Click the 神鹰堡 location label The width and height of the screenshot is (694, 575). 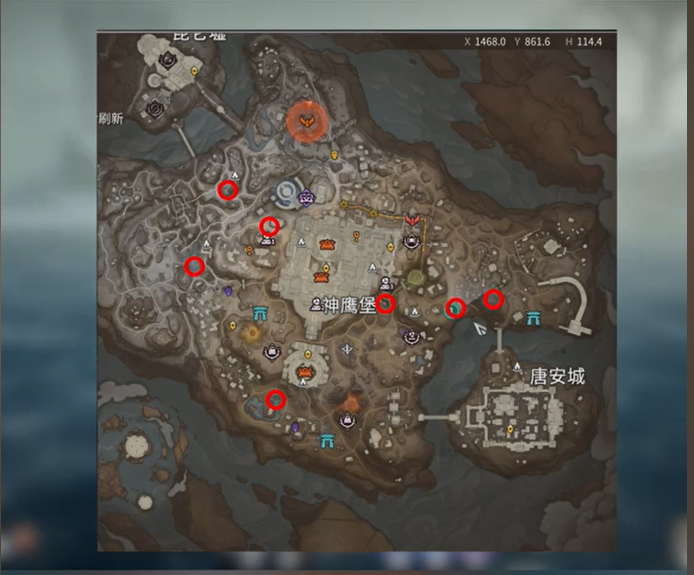(346, 304)
